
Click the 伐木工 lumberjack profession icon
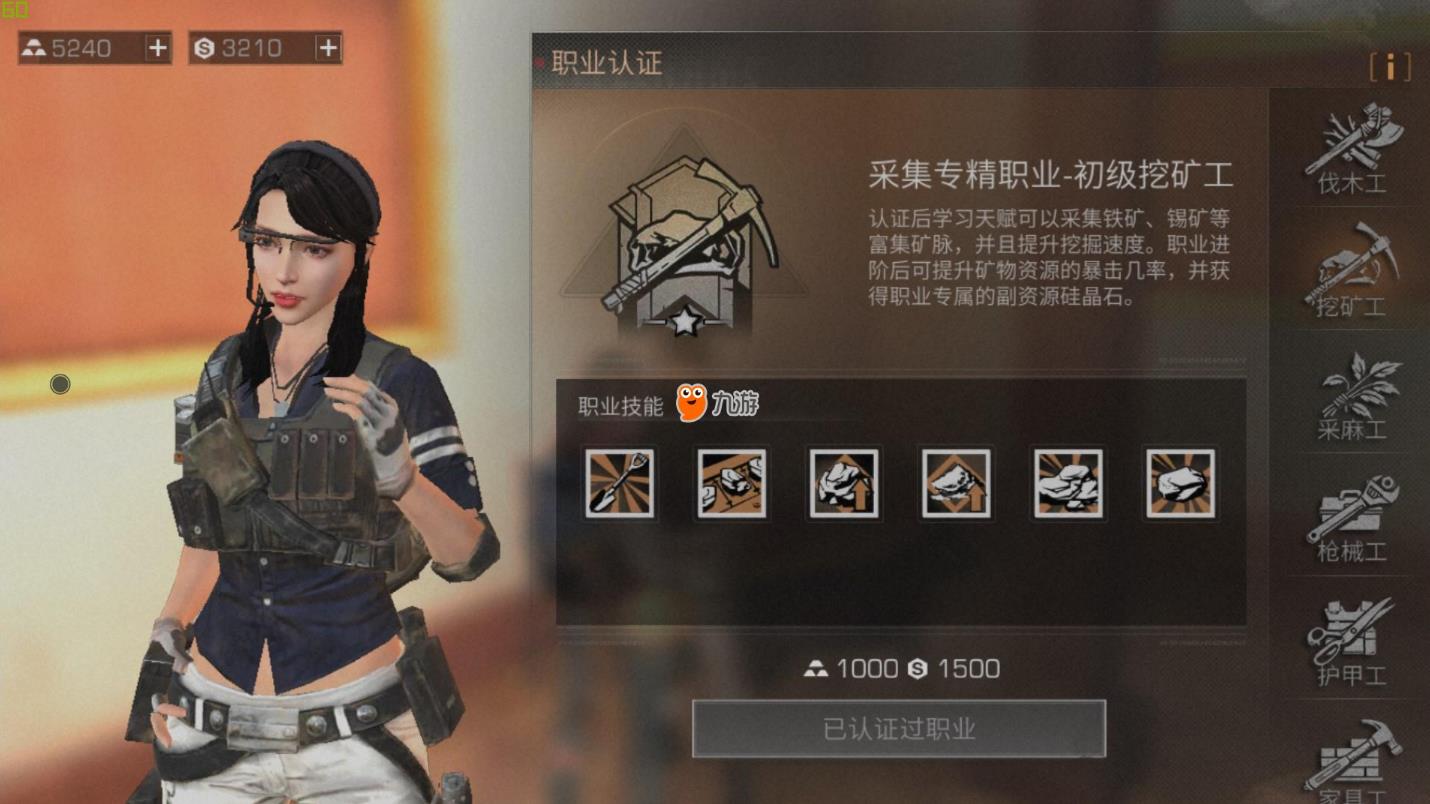(x=1350, y=150)
